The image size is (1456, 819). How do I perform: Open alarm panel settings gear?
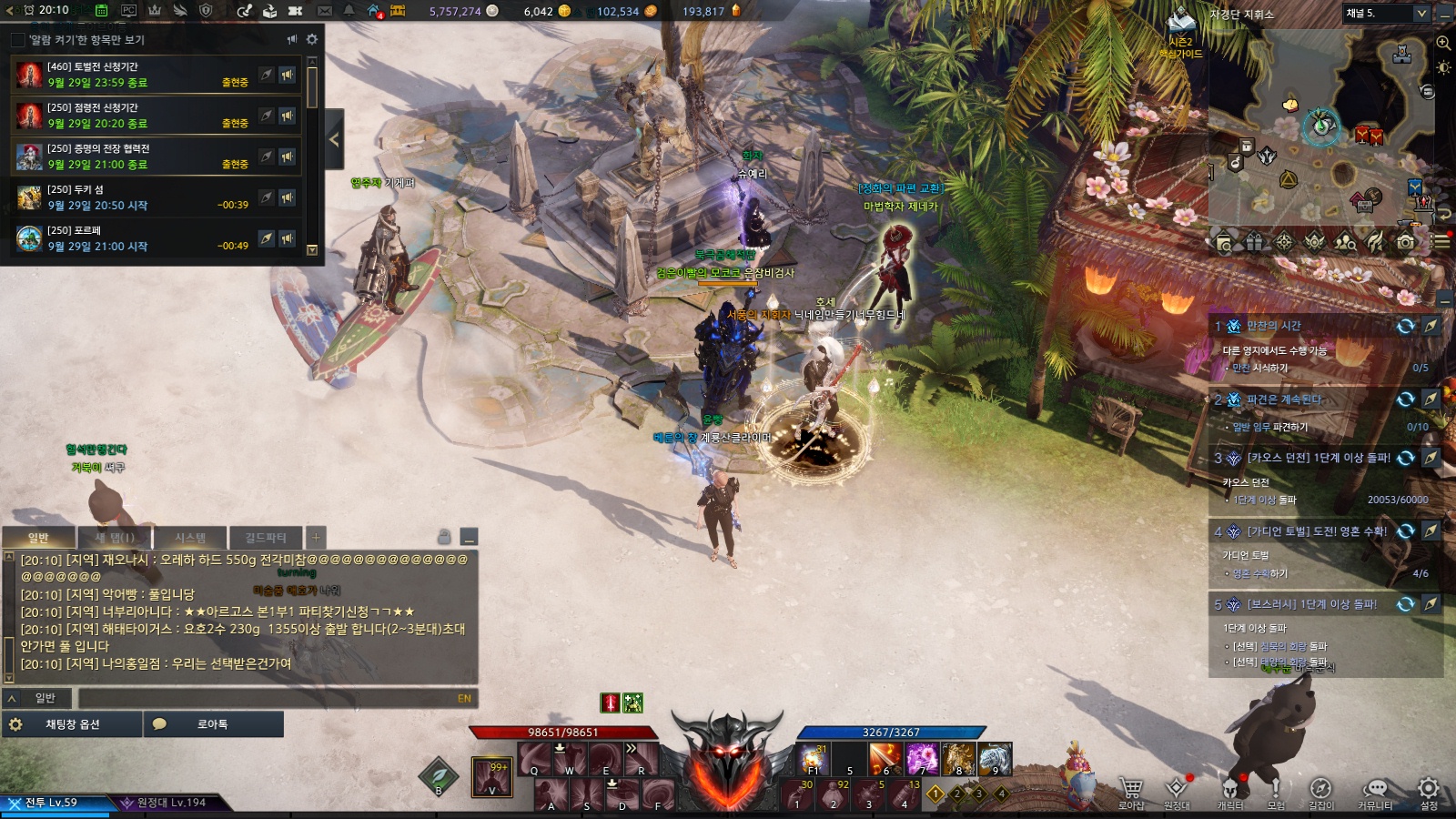click(312, 39)
